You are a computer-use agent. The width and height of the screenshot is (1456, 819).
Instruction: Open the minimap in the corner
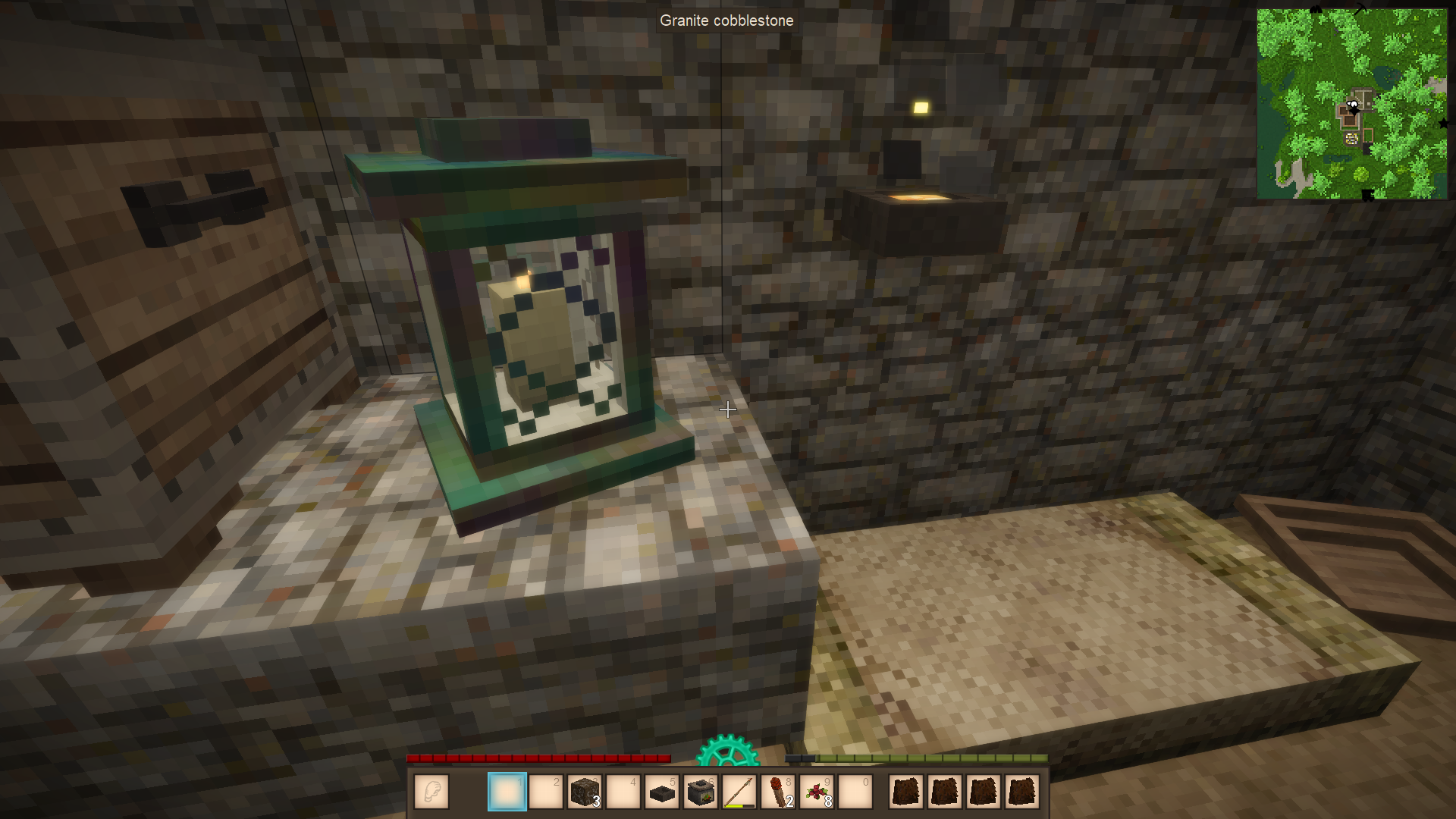(1351, 104)
